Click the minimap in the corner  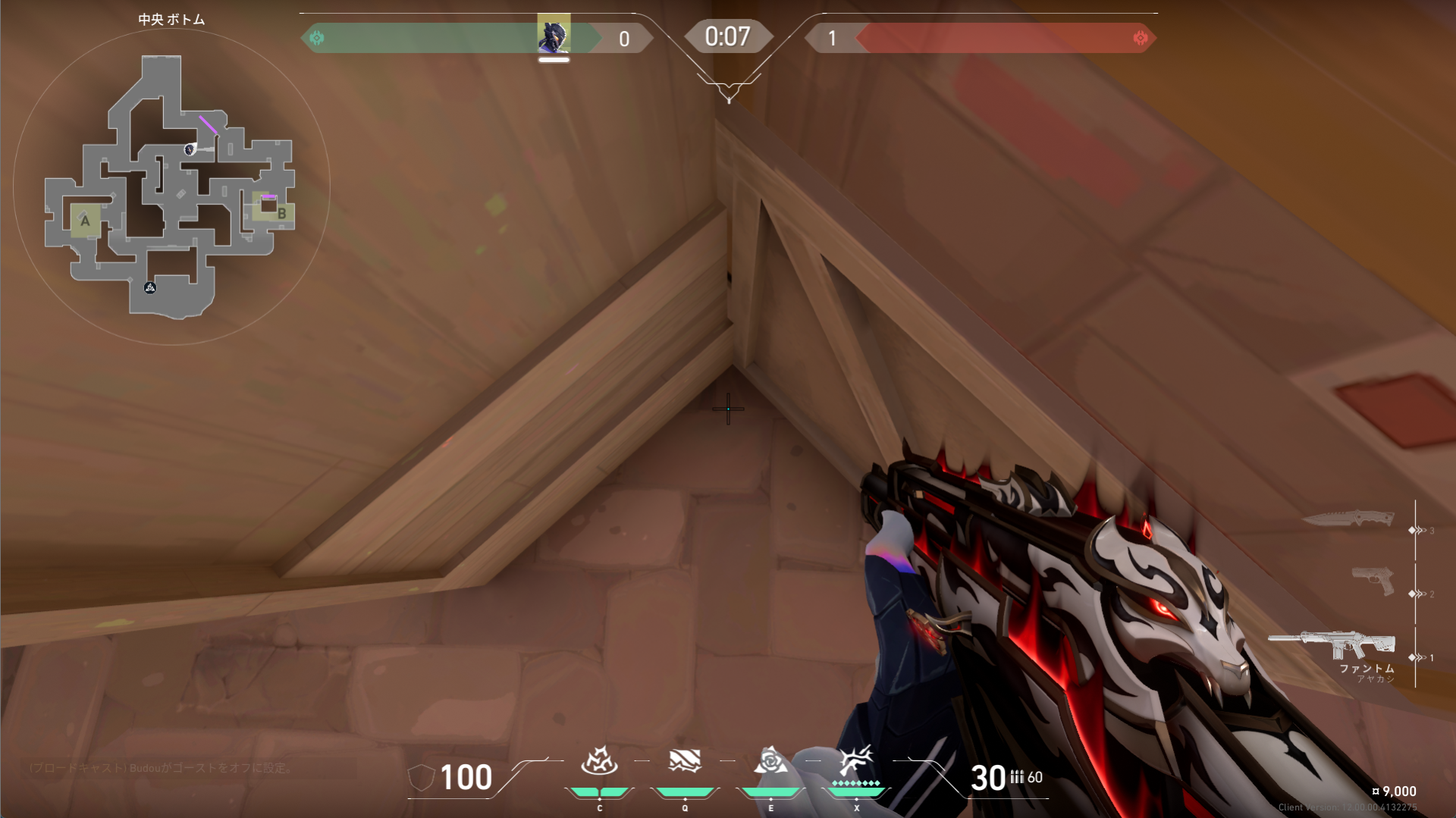pyautogui.click(x=171, y=187)
